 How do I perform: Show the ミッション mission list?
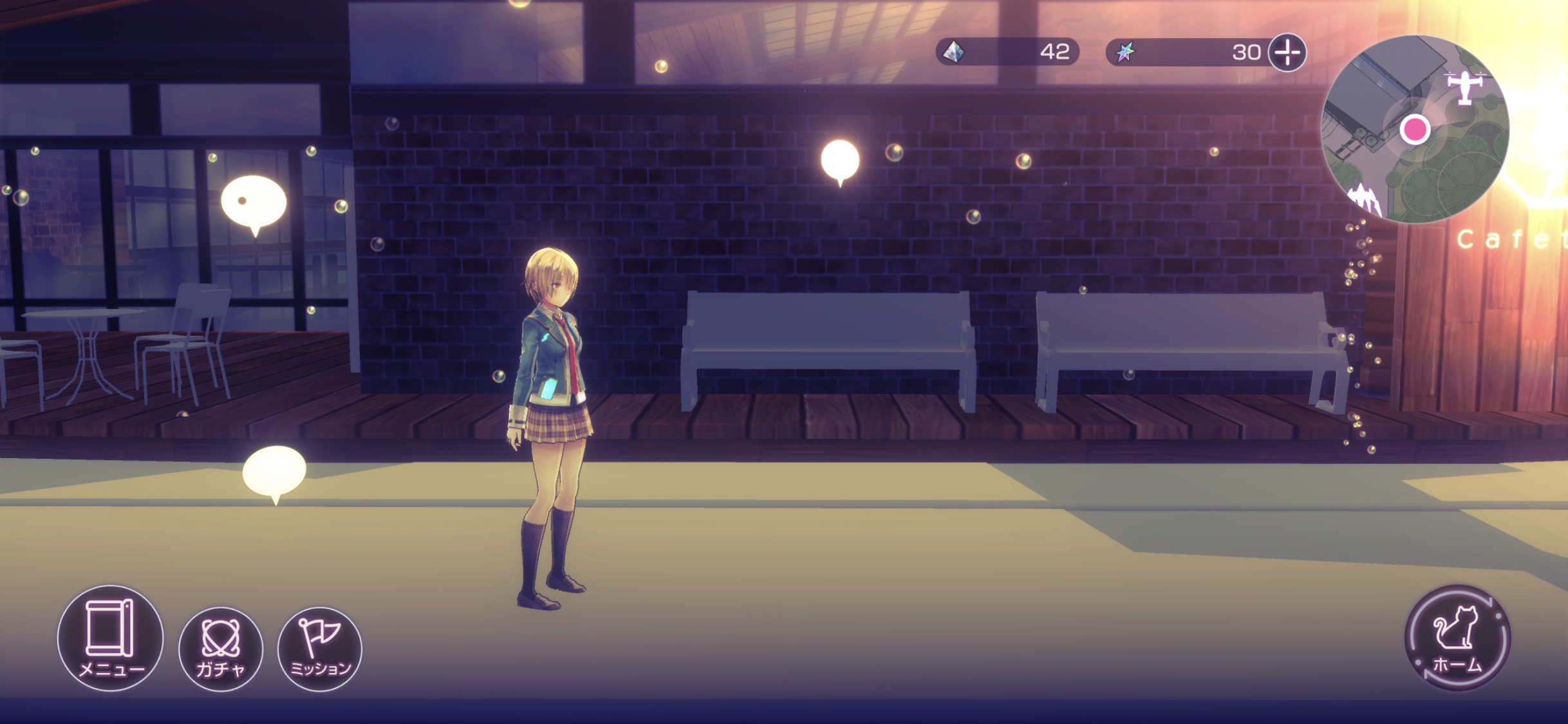(319, 649)
